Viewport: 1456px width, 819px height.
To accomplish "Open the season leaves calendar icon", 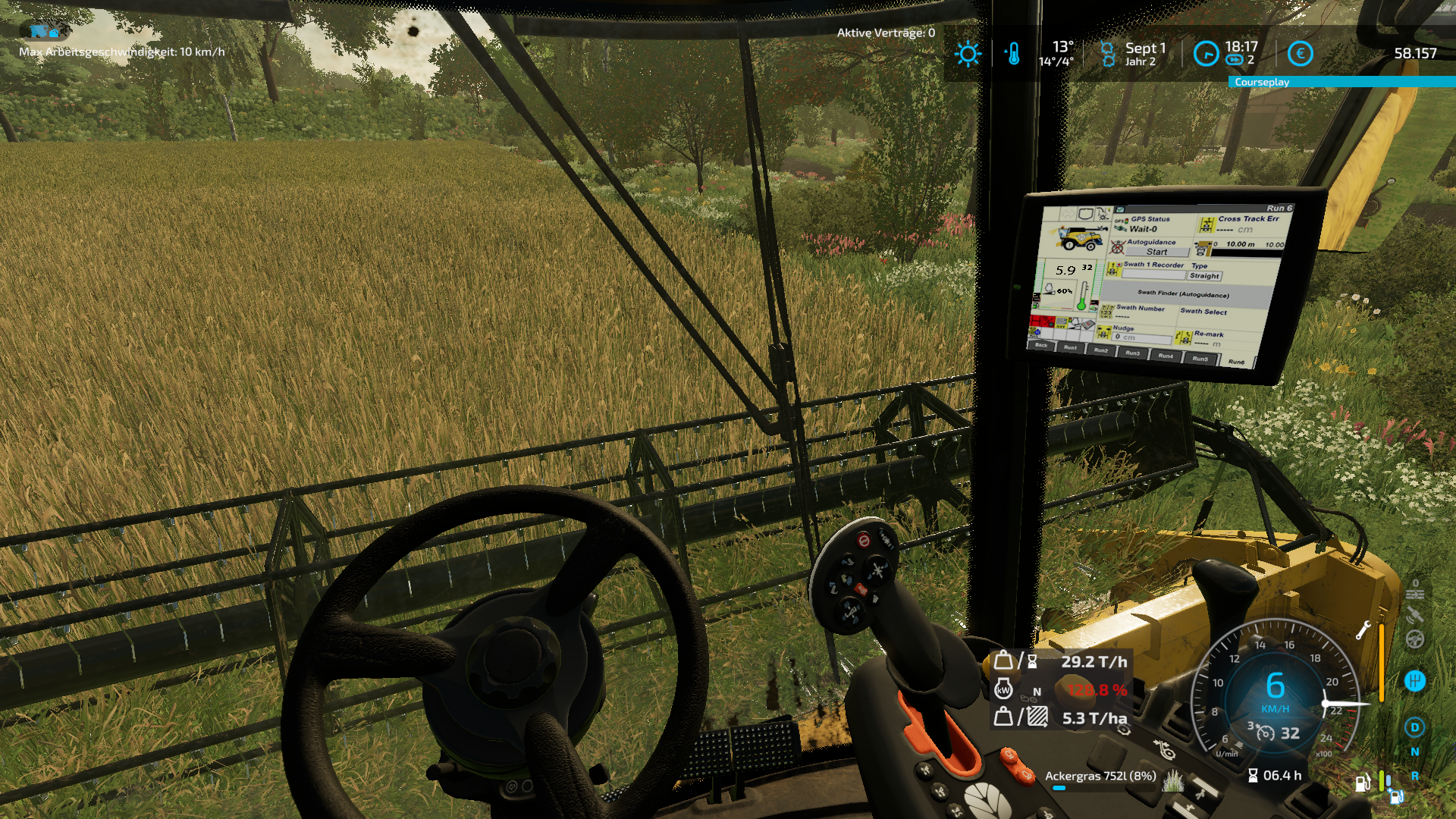I will coord(1107,54).
